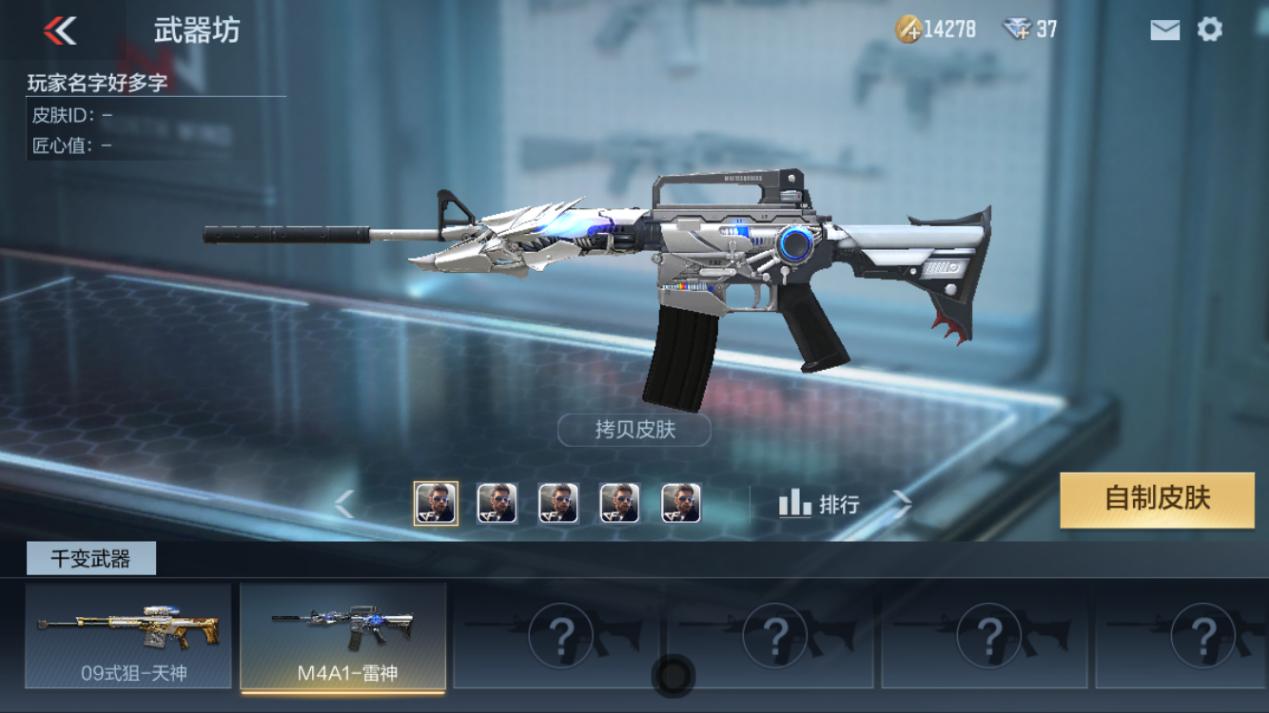Select the M4A1-雷神 weapon slot
The image size is (1269, 713).
point(343,636)
